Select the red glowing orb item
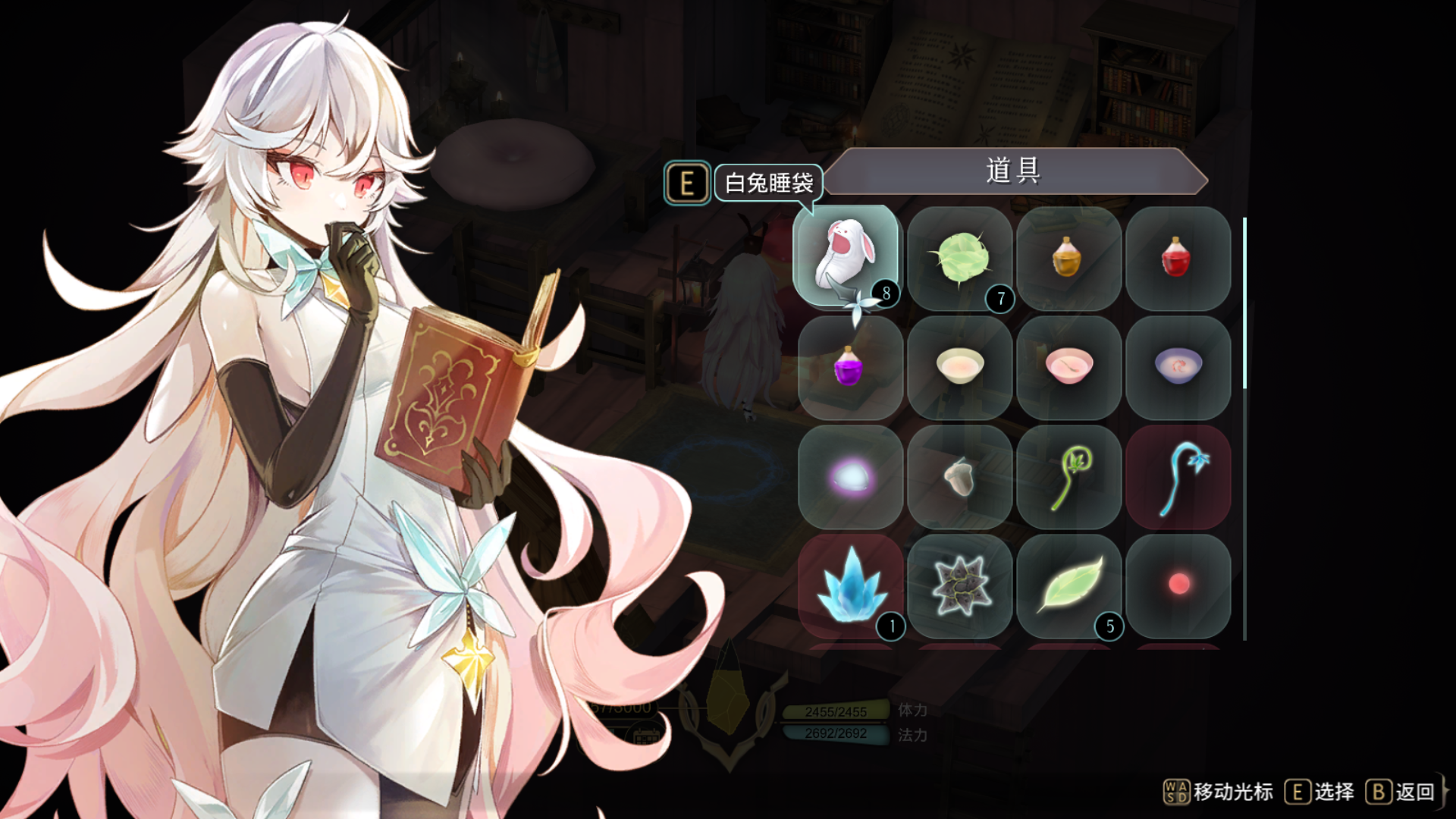The width and height of the screenshot is (1456, 819). tap(1178, 584)
